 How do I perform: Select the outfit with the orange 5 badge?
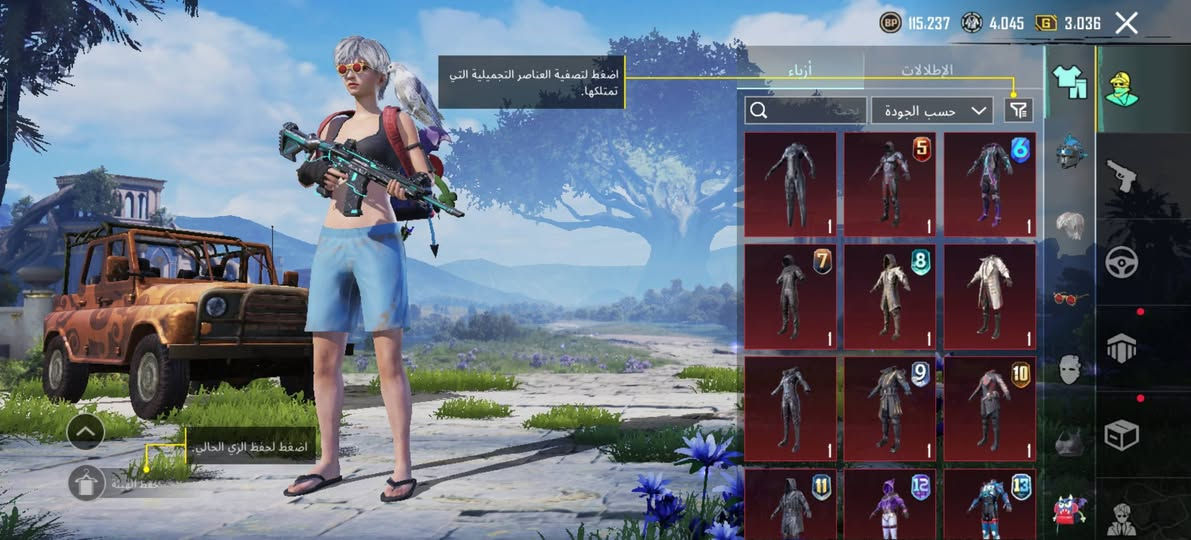(890, 184)
